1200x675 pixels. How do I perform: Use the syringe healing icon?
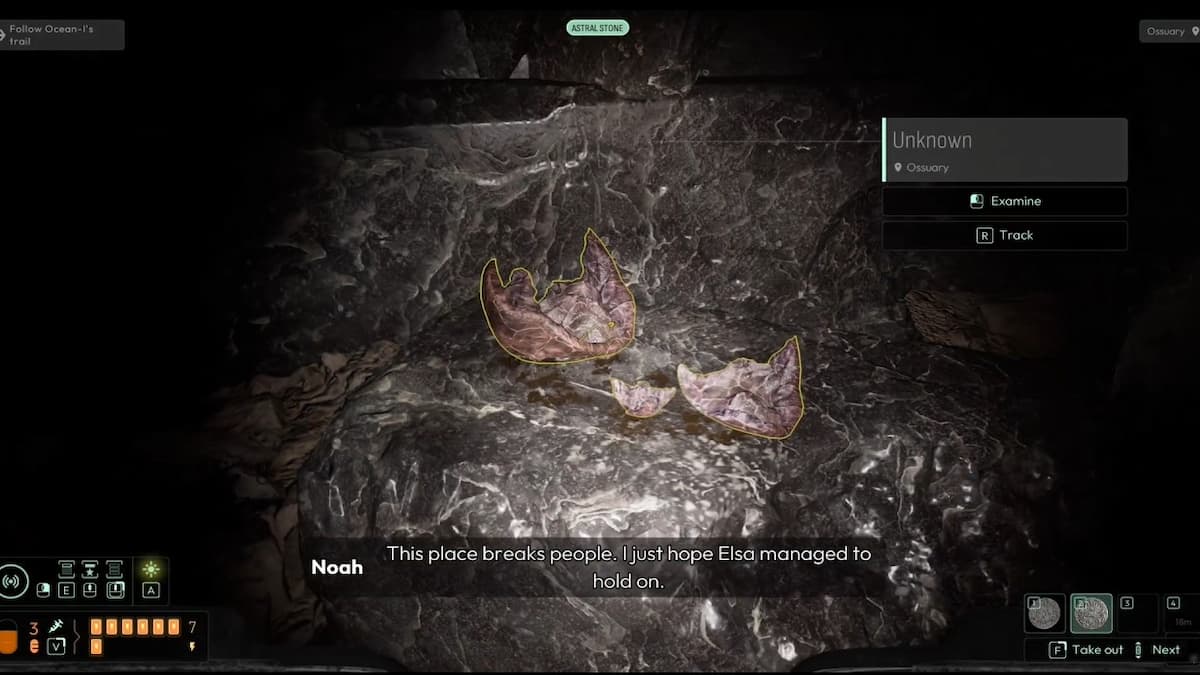point(56,626)
